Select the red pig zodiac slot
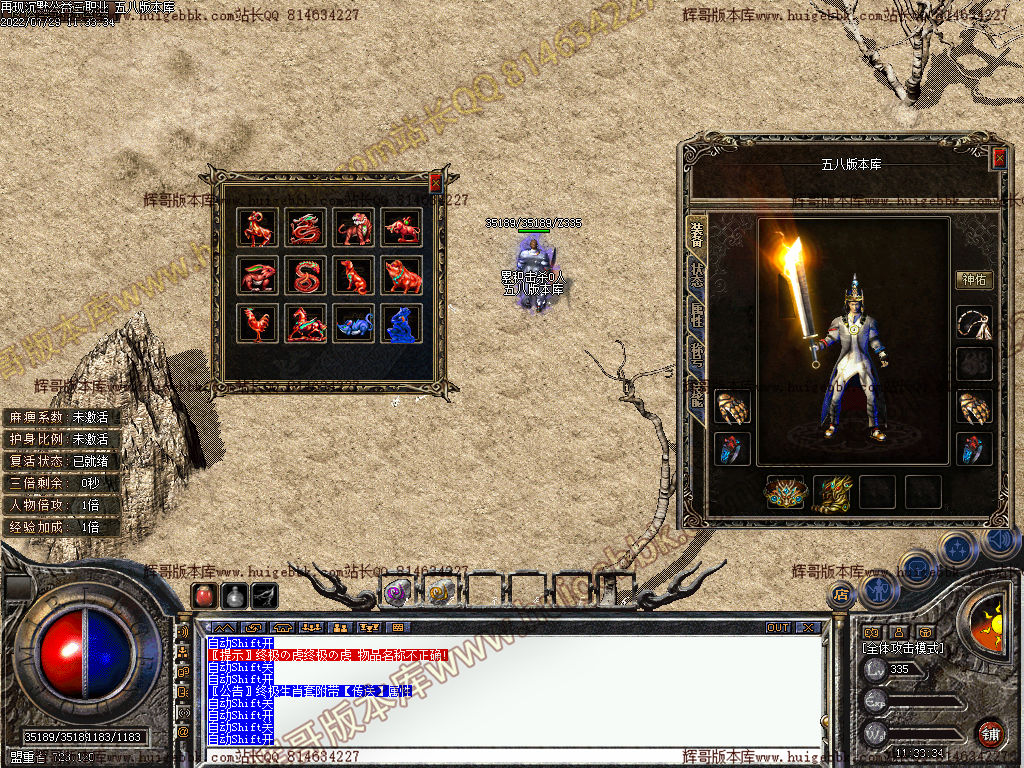 pyautogui.click(x=403, y=276)
